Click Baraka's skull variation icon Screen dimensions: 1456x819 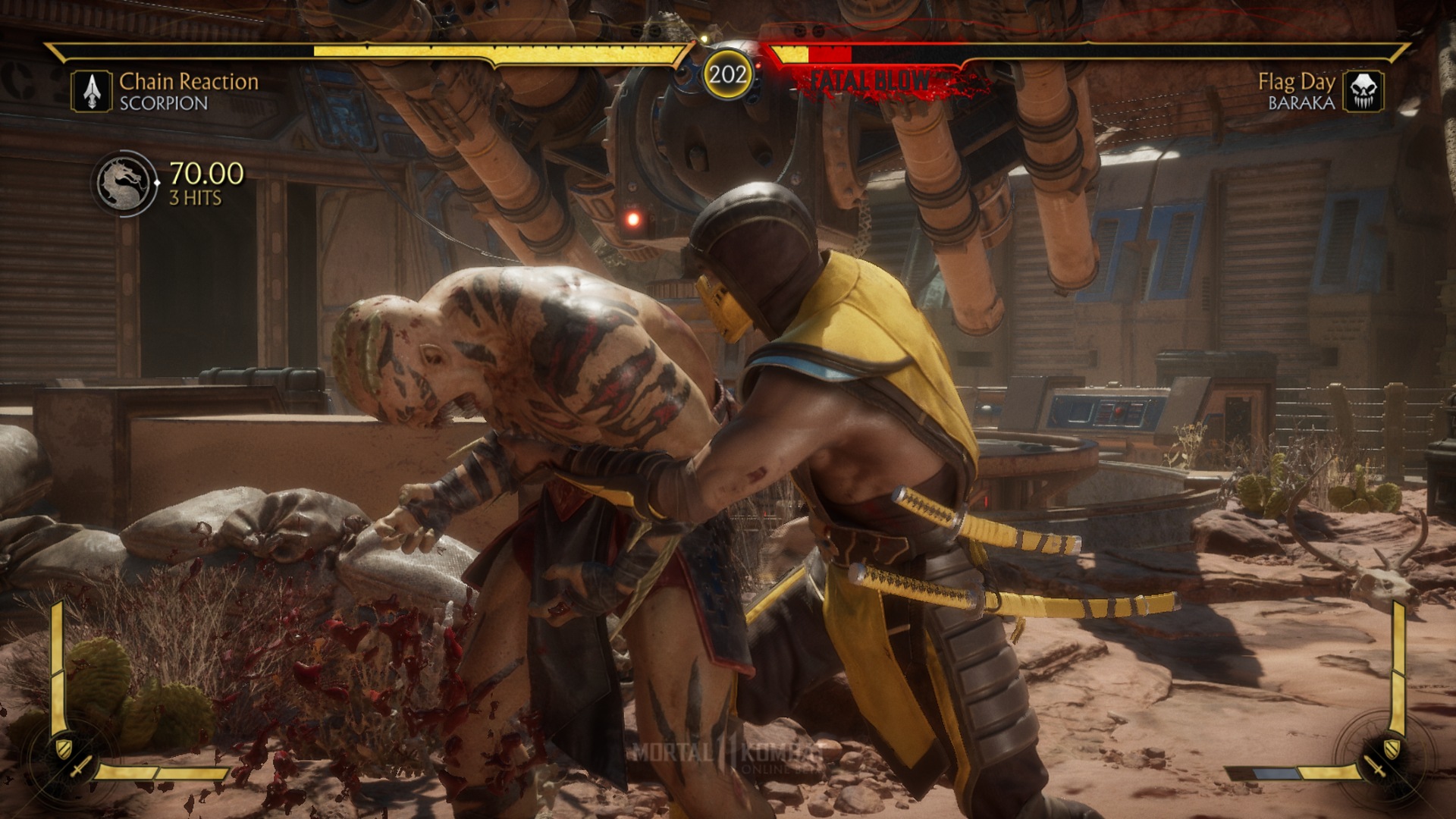tap(1363, 92)
